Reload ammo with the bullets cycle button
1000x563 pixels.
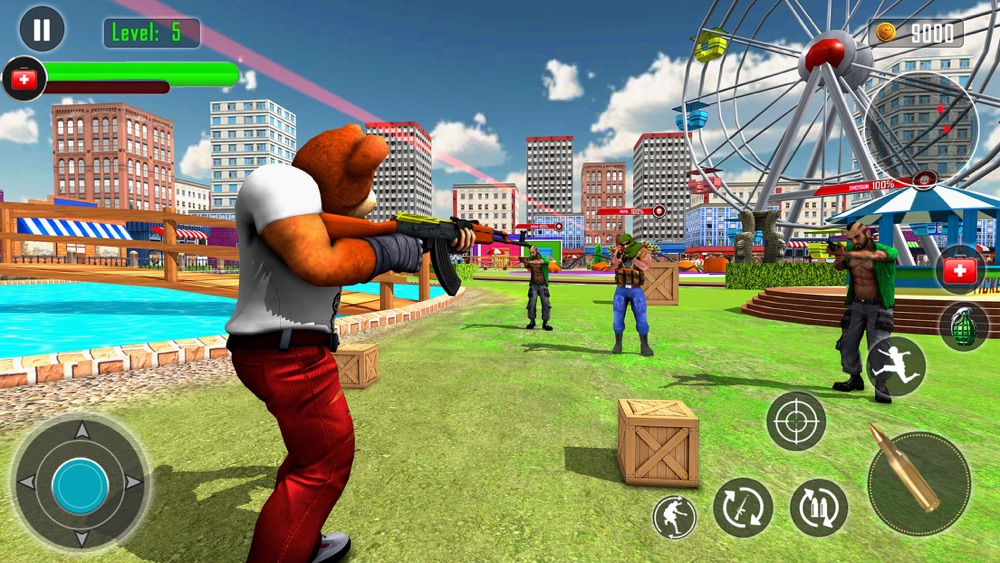(x=819, y=507)
